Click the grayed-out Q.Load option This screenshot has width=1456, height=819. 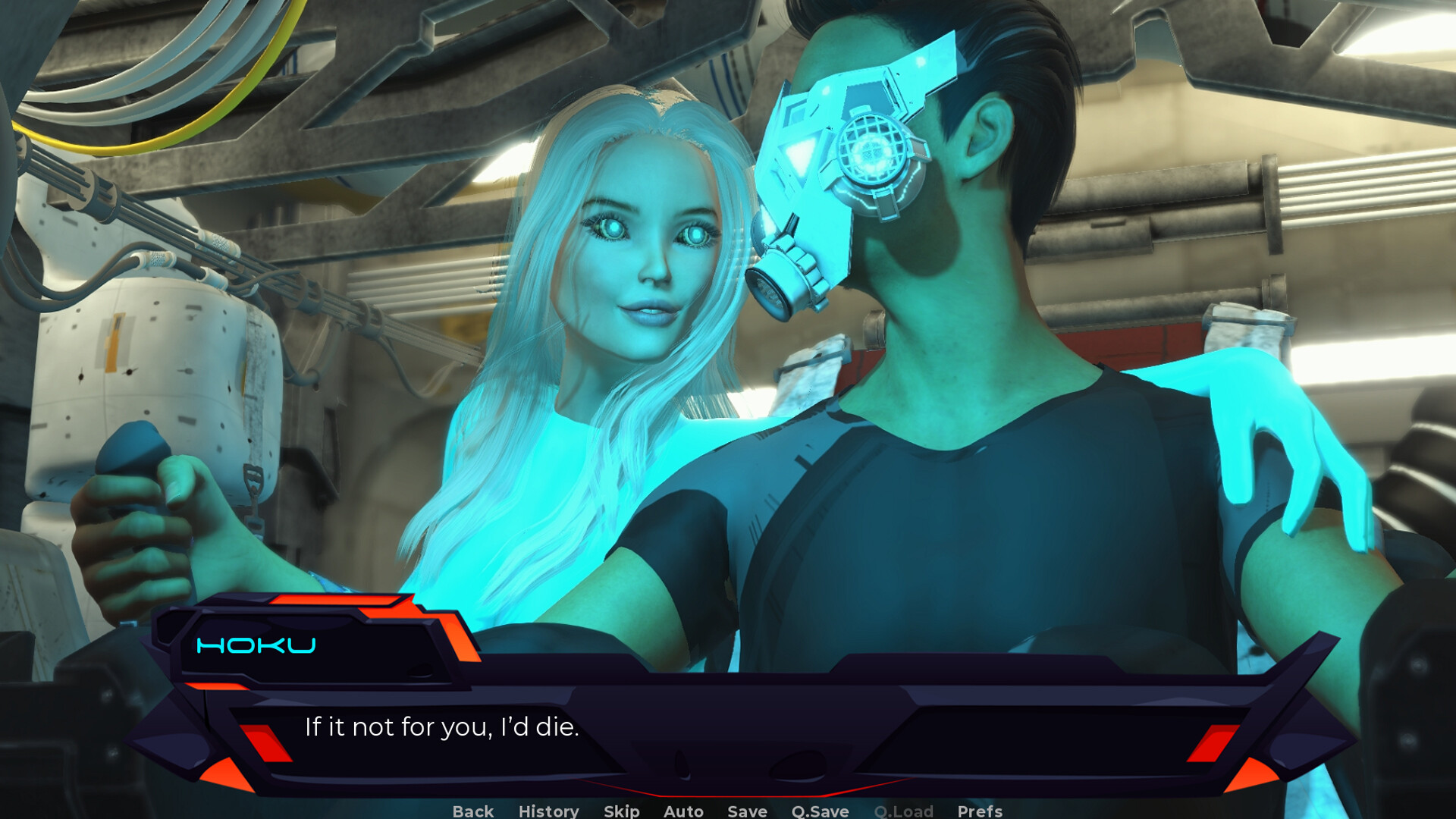904,811
